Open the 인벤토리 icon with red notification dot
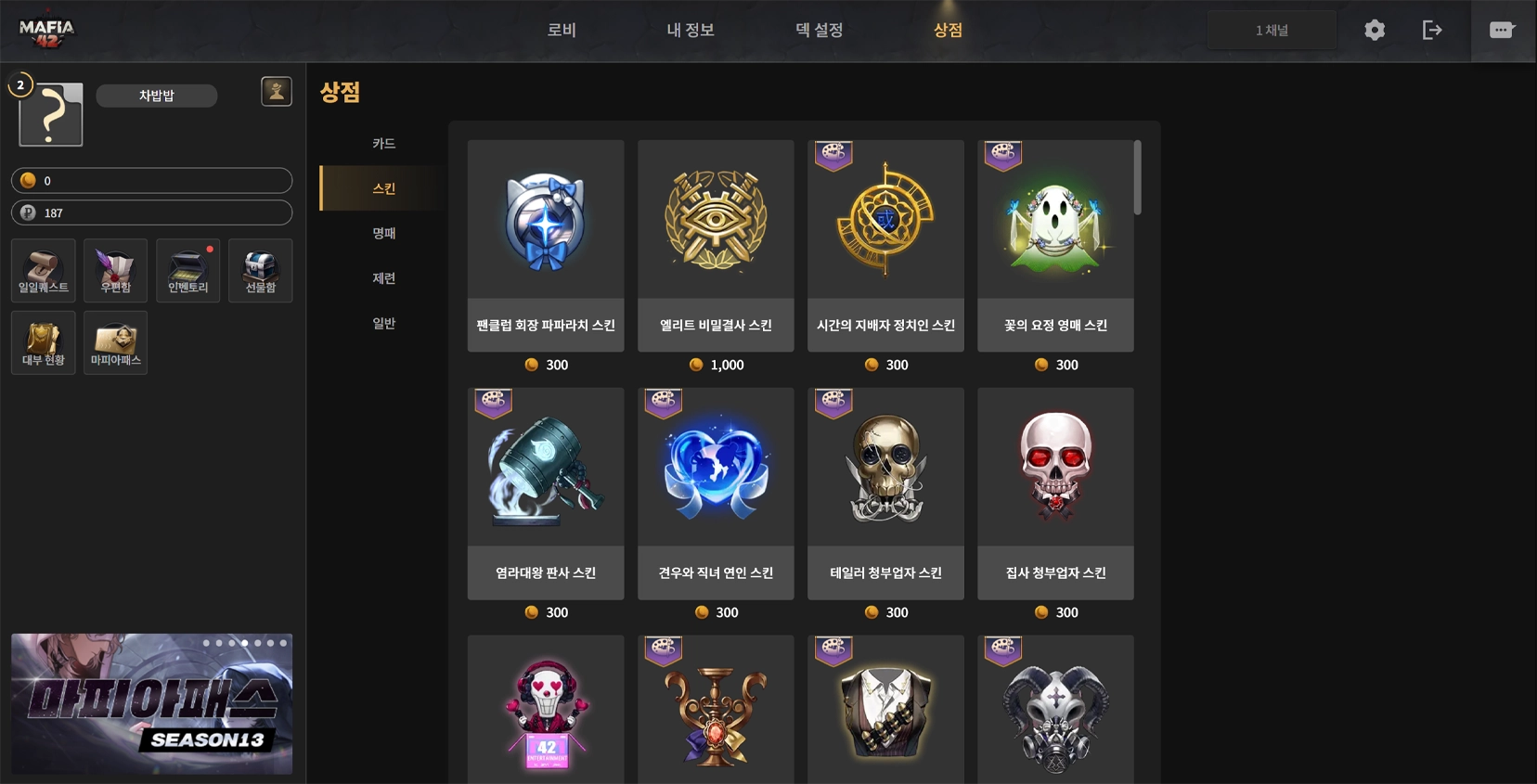The height and width of the screenshot is (784, 1537). tap(187, 270)
